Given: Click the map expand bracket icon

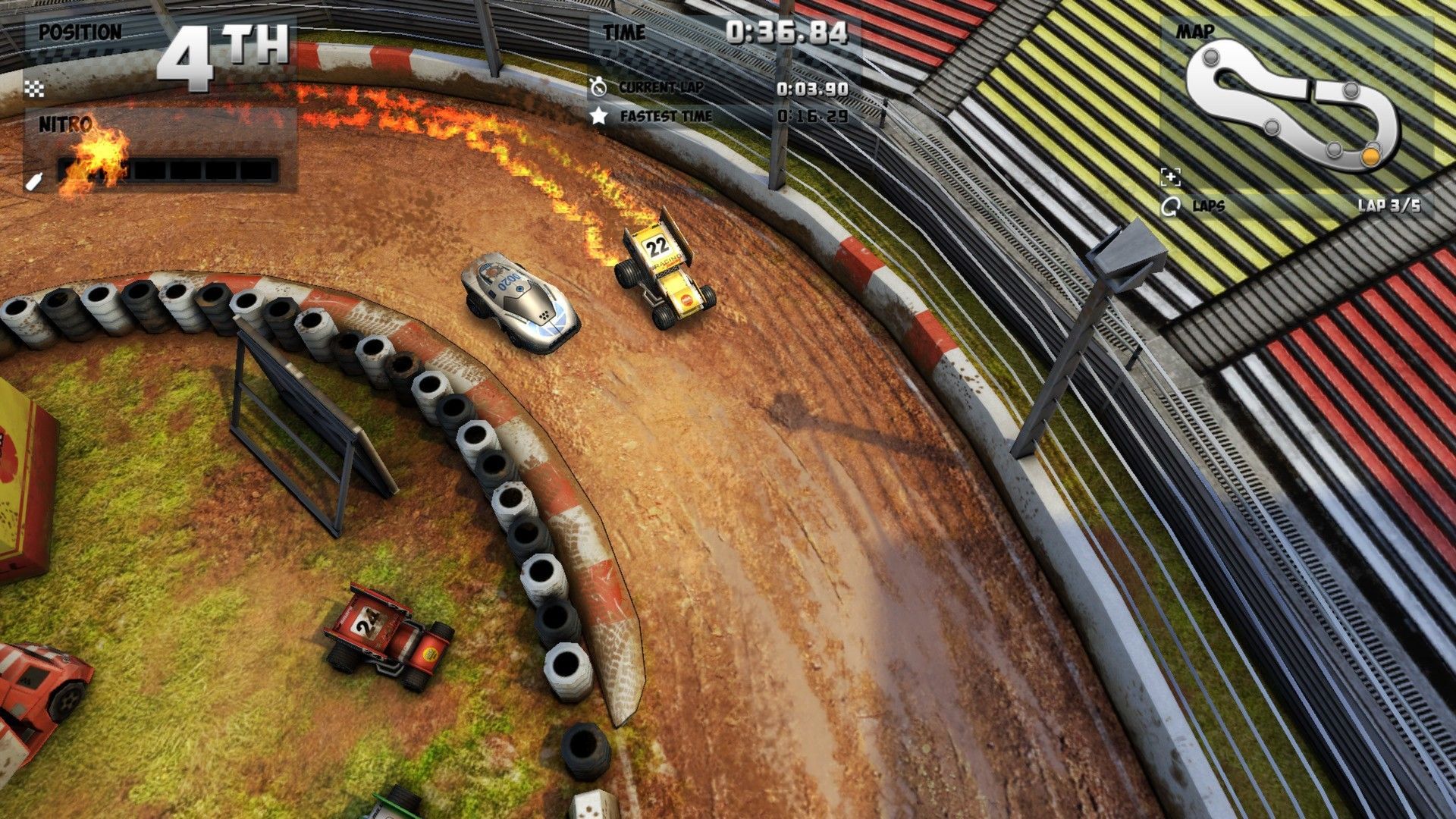Looking at the screenshot, I should point(1171,177).
